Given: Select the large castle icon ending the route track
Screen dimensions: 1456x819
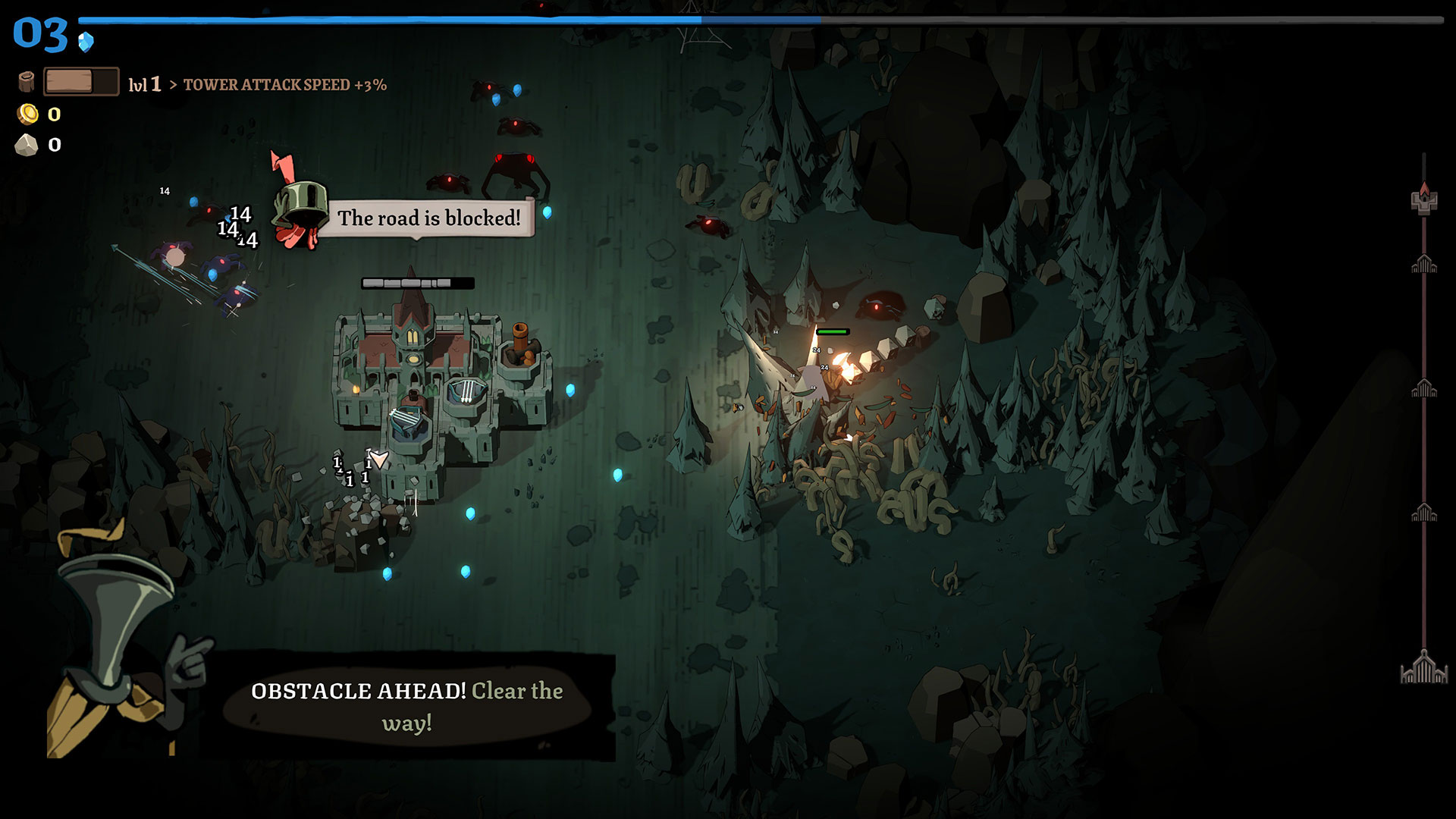Looking at the screenshot, I should (x=1423, y=668).
